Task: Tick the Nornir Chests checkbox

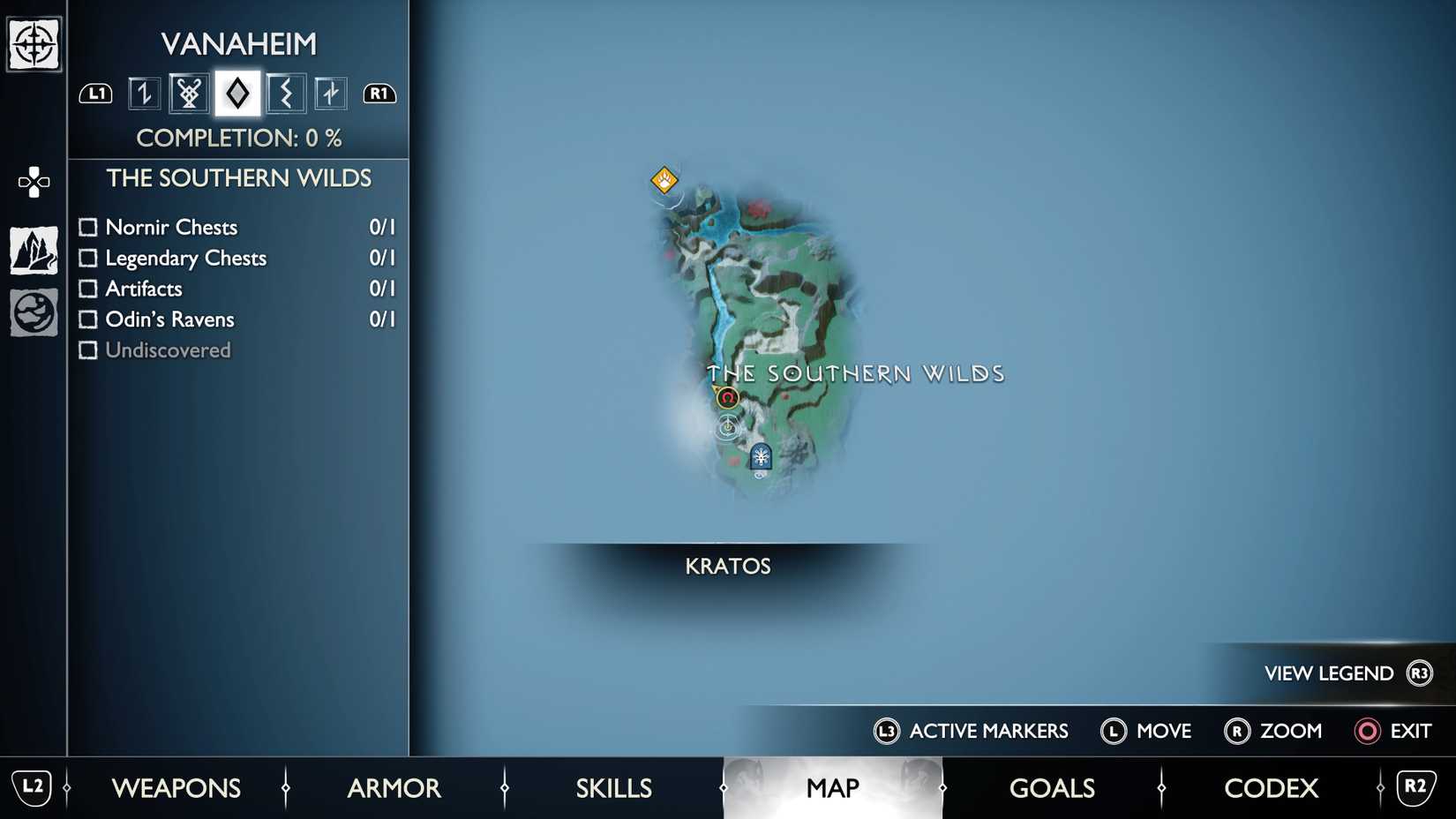Action: (88, 227)
